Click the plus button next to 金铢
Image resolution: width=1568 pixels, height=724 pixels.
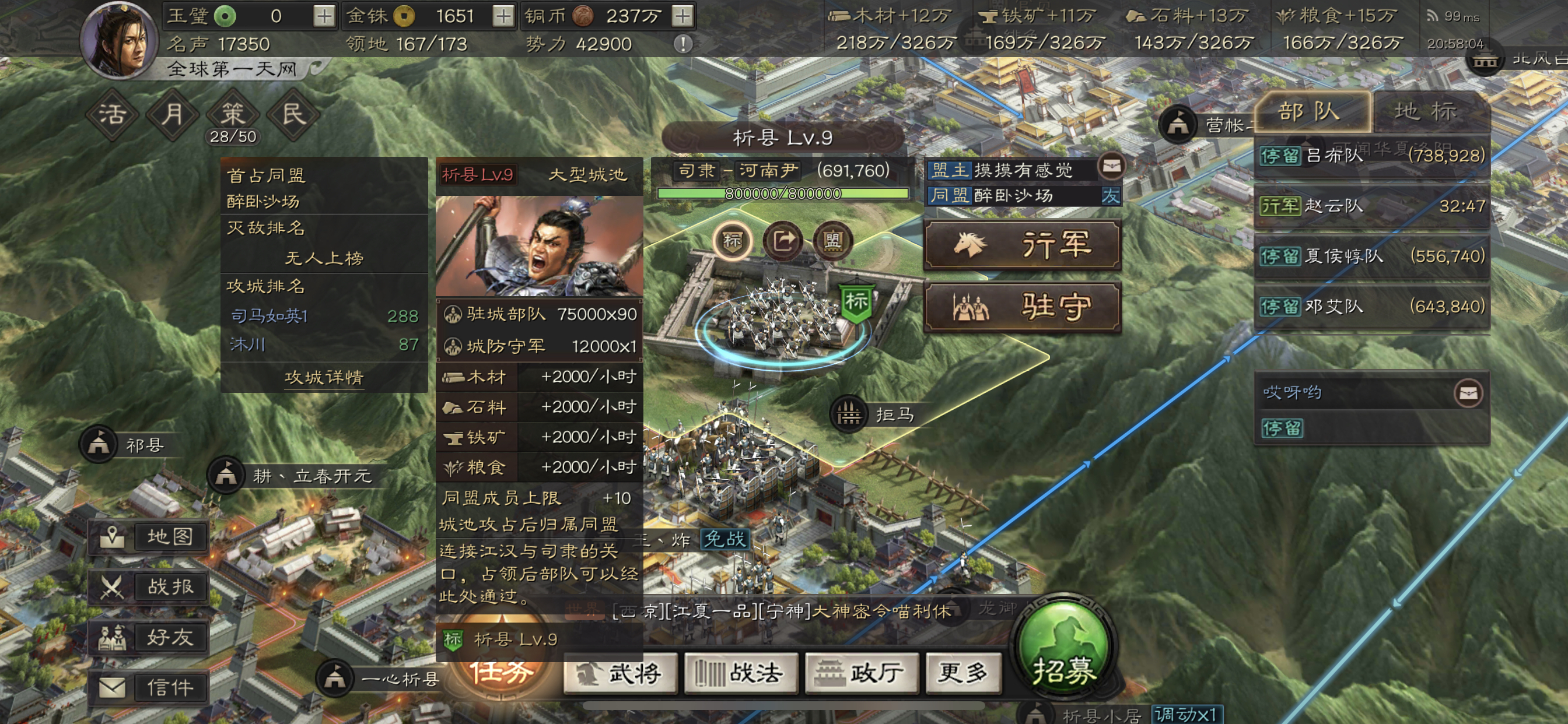point(503,16)
